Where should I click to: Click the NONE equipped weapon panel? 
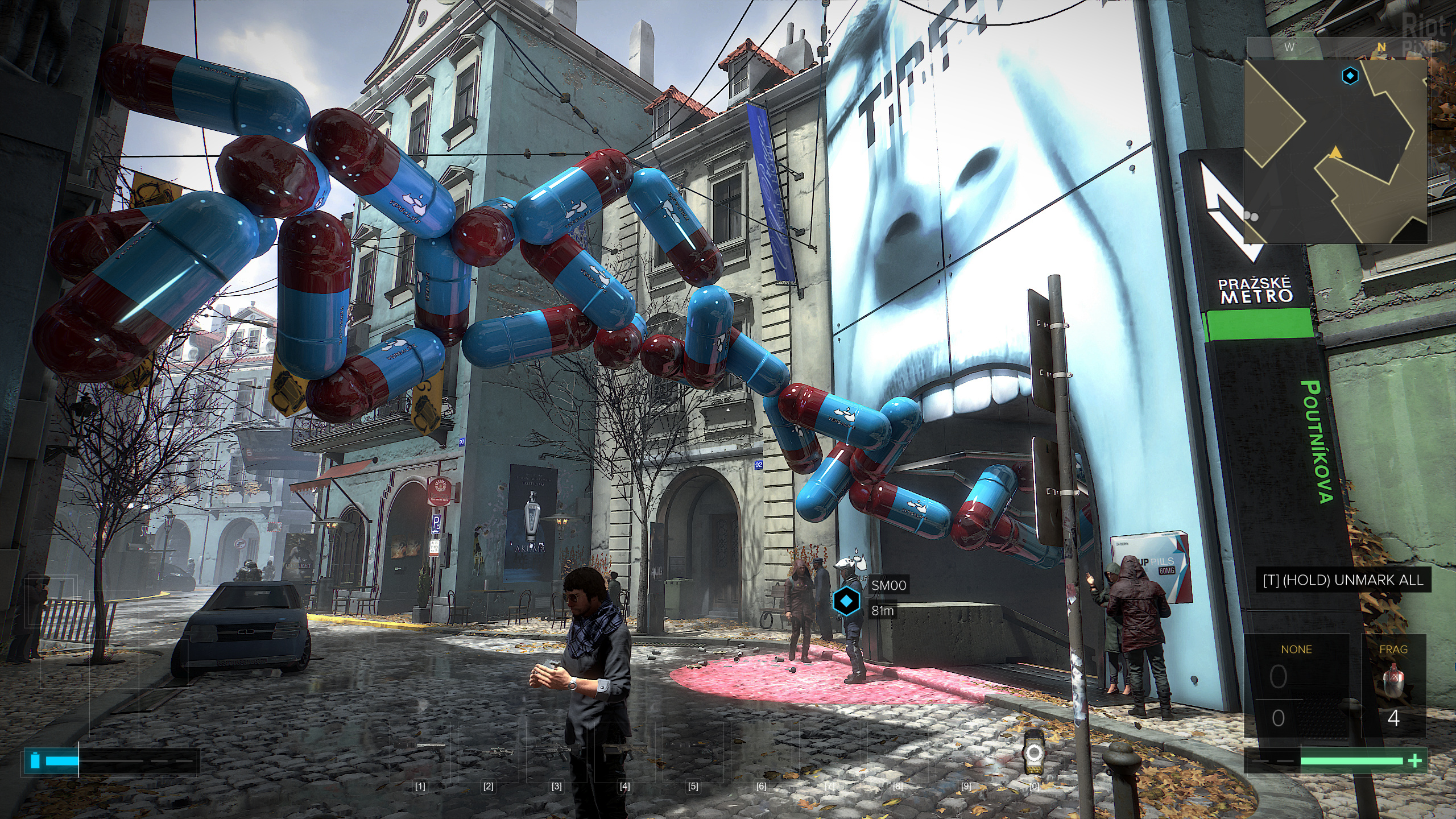(x=1296, y=689)
